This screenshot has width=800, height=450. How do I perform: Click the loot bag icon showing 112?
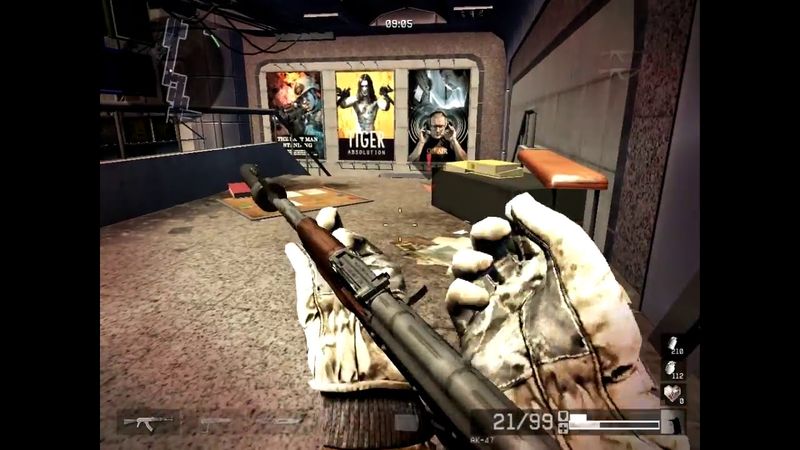(673, 367)
